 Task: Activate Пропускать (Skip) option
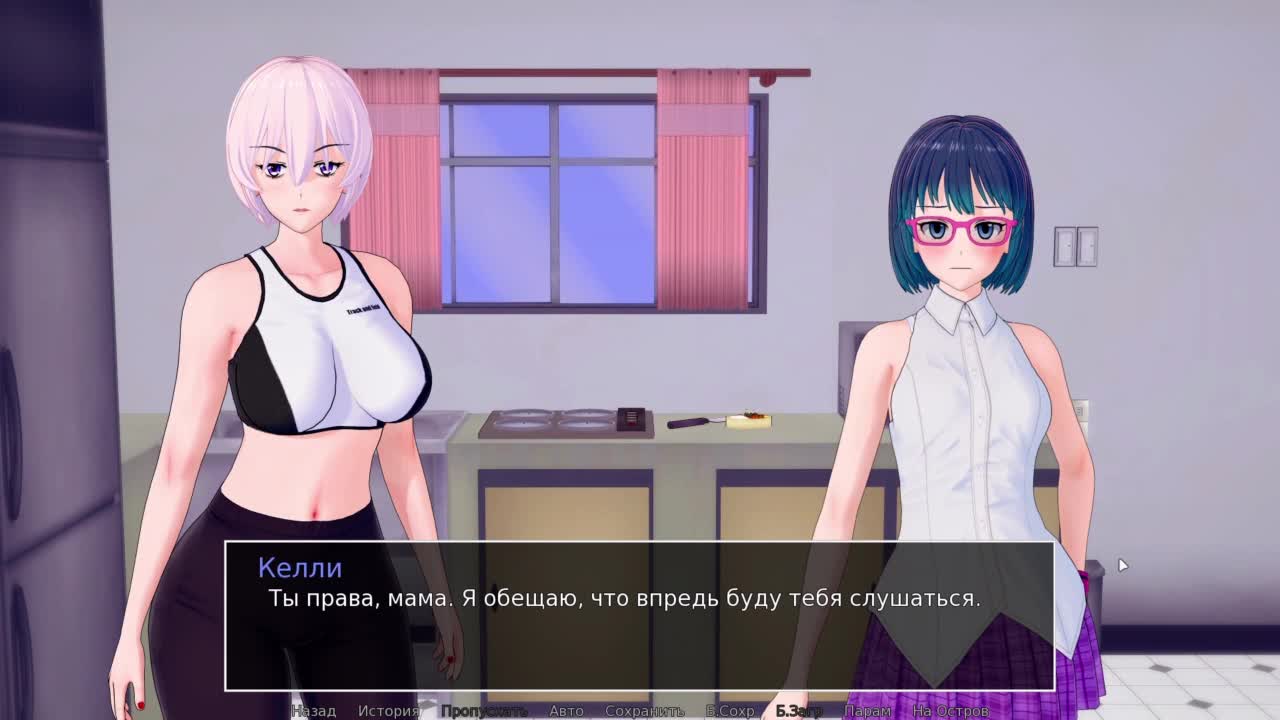[484, 710]
